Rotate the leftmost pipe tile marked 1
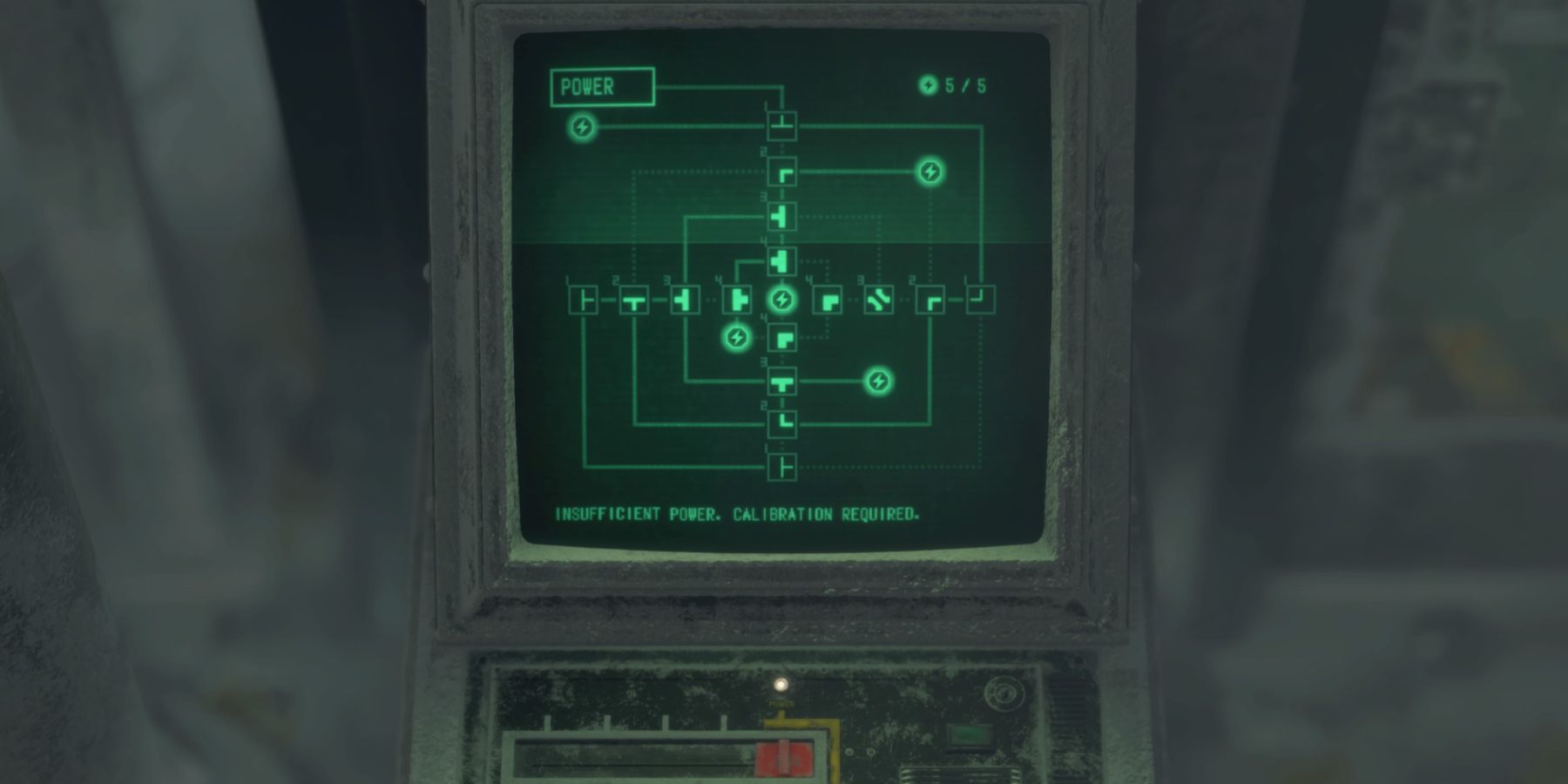 pos(582,301)
